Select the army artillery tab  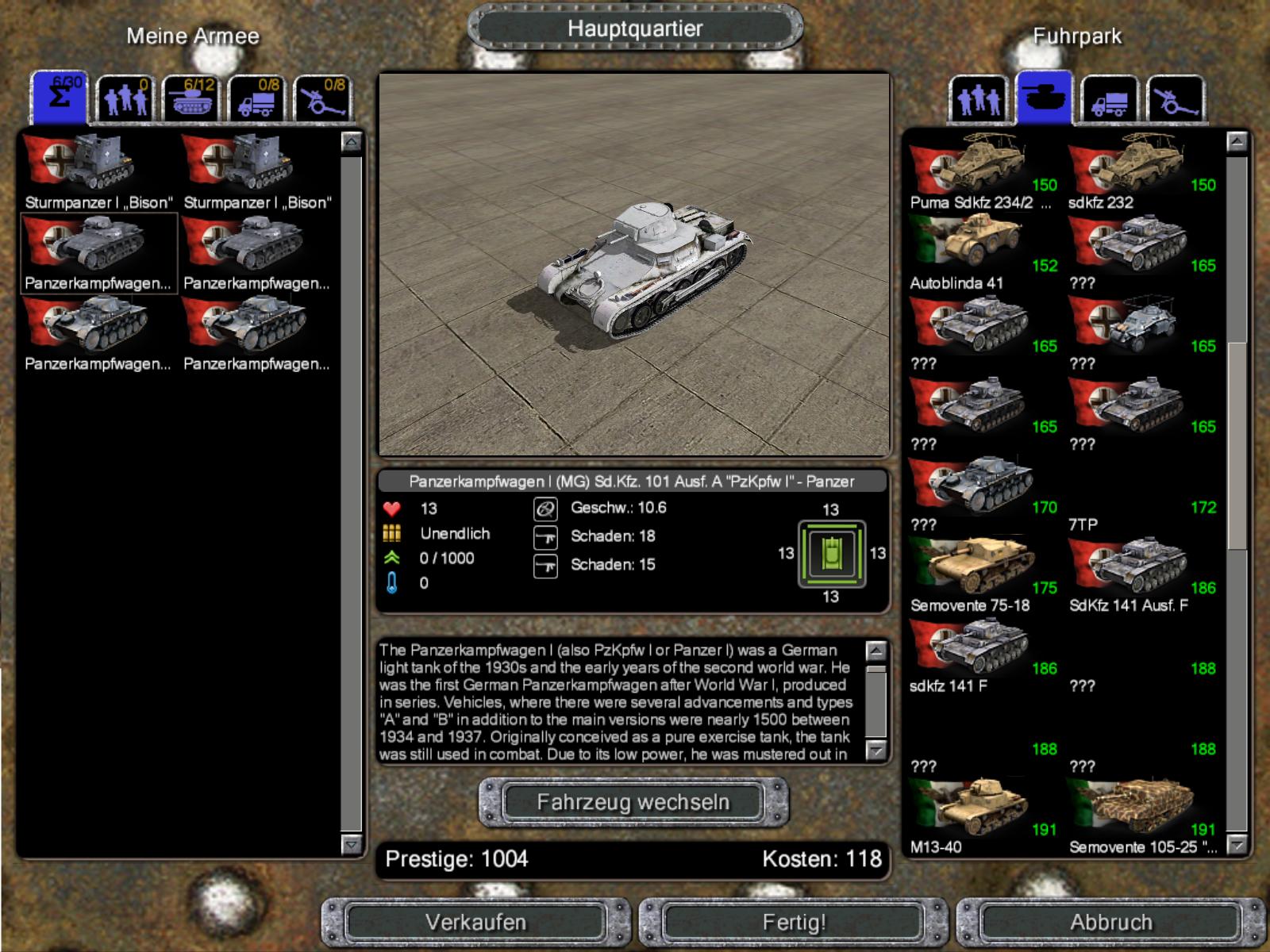click(323, 100)
